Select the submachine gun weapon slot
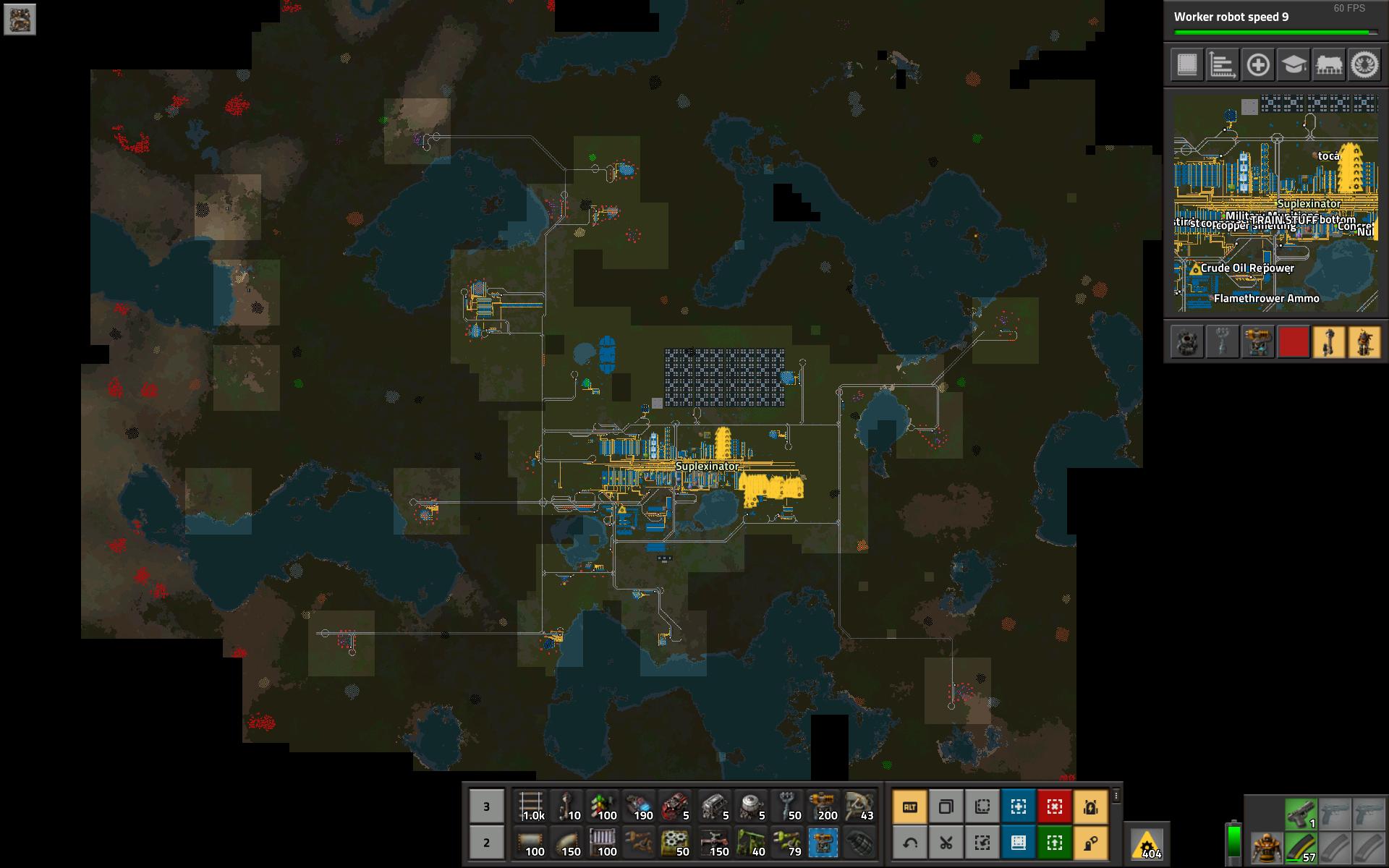The height and width of the screenshot is (868, 1389). [x=1301, y=814]
